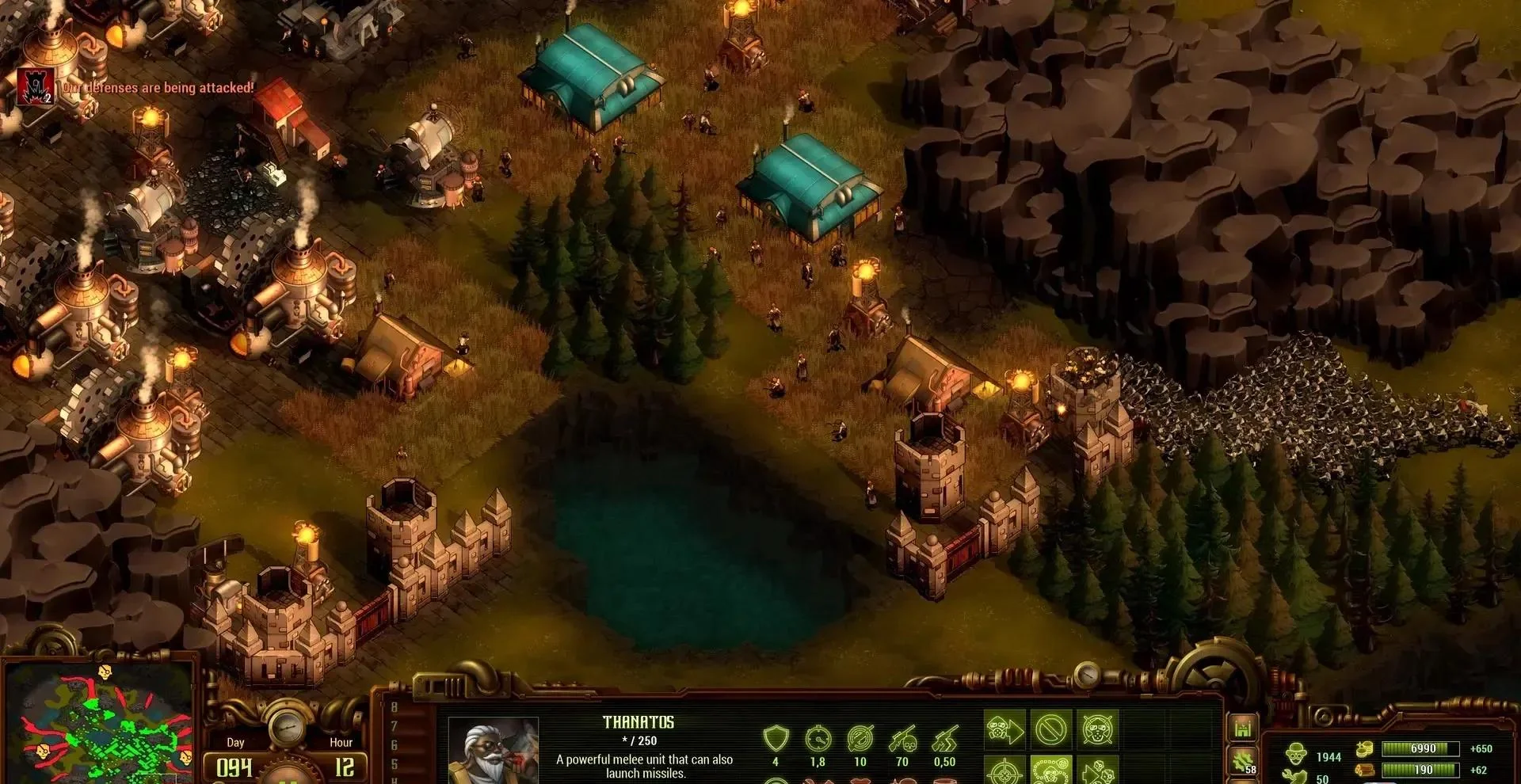Toggle the attack-move skull command

pyautogui.click(x=1098, y=773)
